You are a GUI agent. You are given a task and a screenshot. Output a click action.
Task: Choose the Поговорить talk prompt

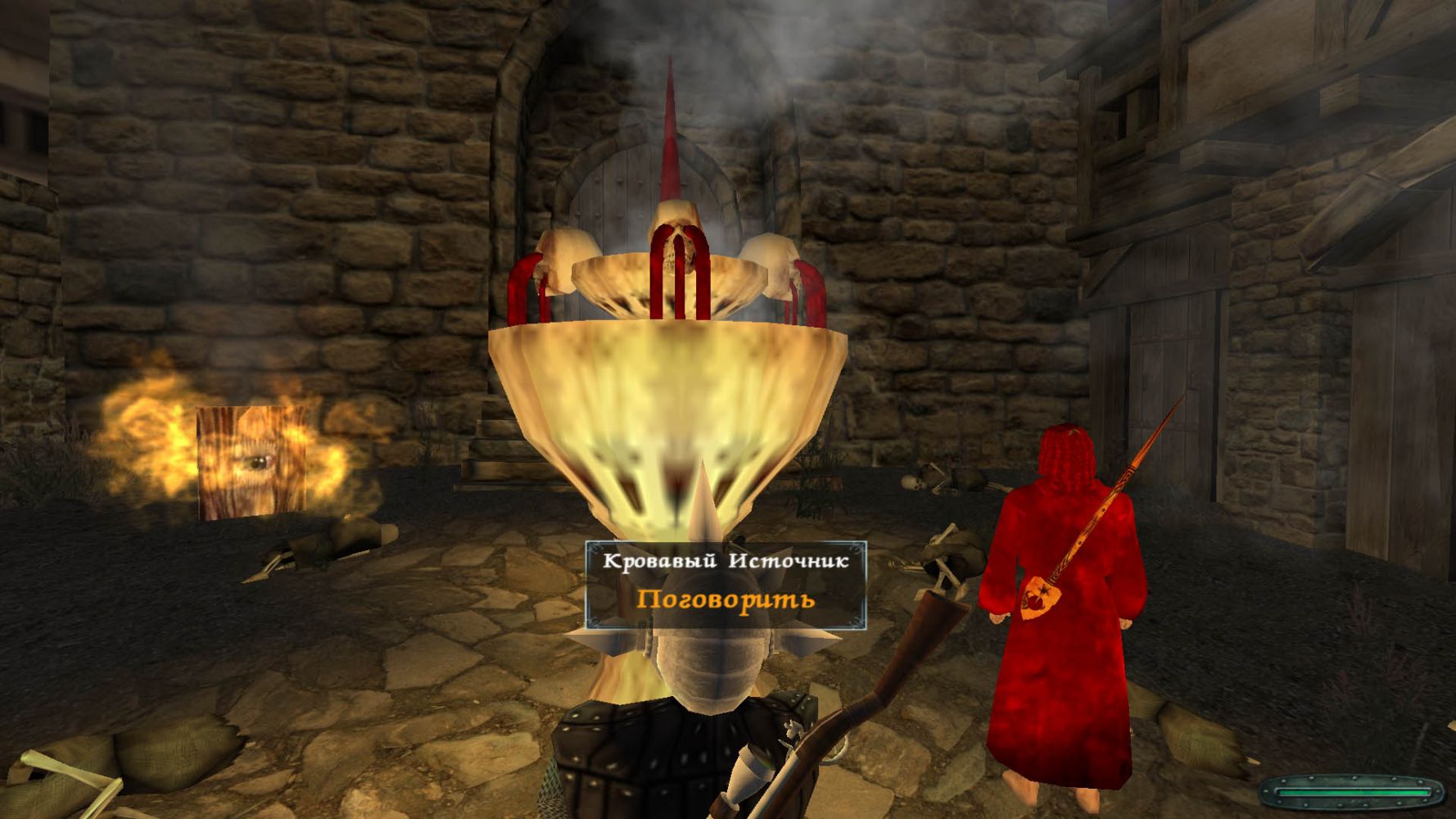click(726, 600)
